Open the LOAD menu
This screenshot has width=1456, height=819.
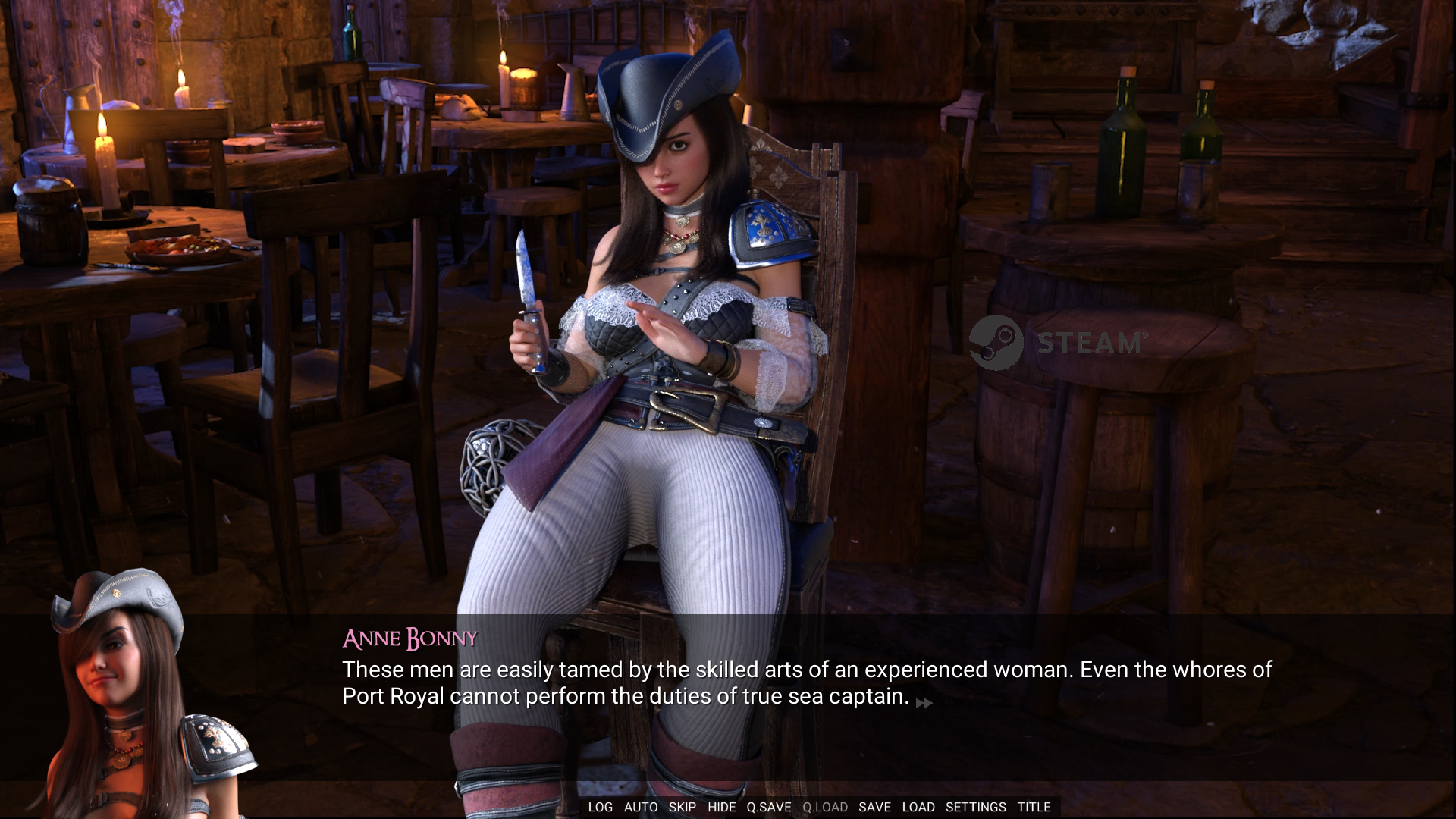[918, 807]
